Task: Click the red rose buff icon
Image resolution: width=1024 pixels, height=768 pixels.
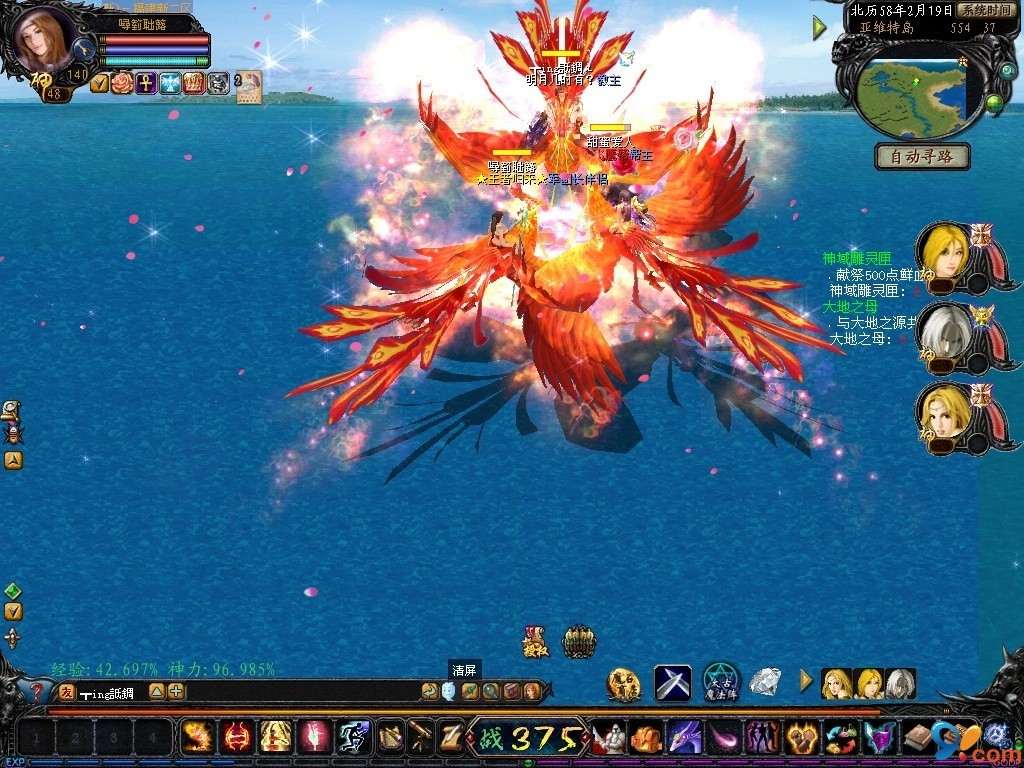Action: pos(122,83)
